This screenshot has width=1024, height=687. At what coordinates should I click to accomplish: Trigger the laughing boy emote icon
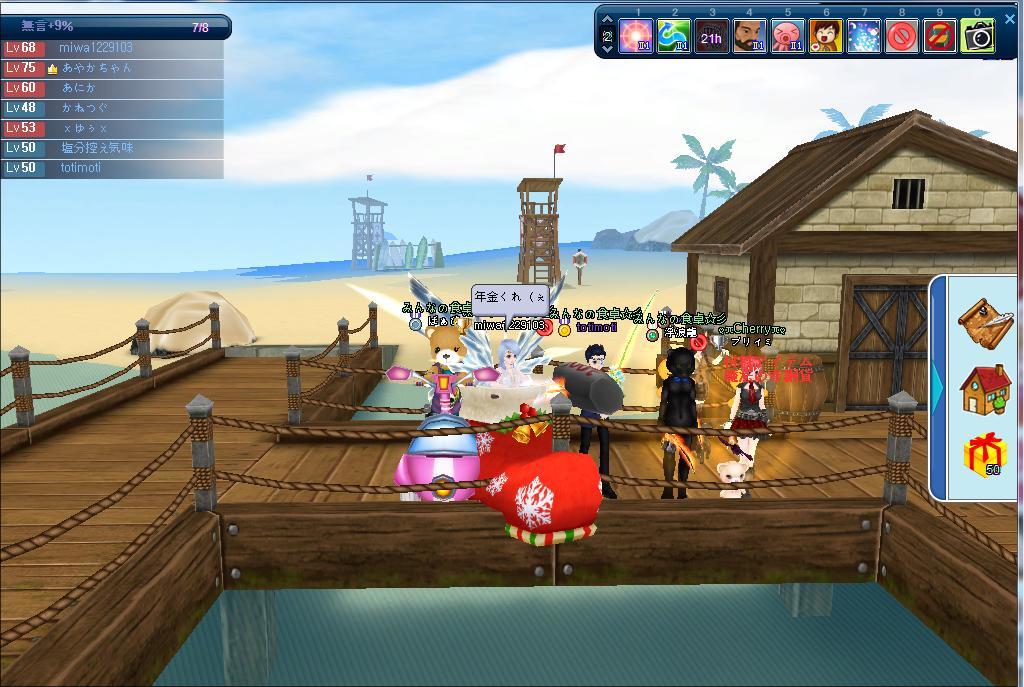tap(825, 37)
